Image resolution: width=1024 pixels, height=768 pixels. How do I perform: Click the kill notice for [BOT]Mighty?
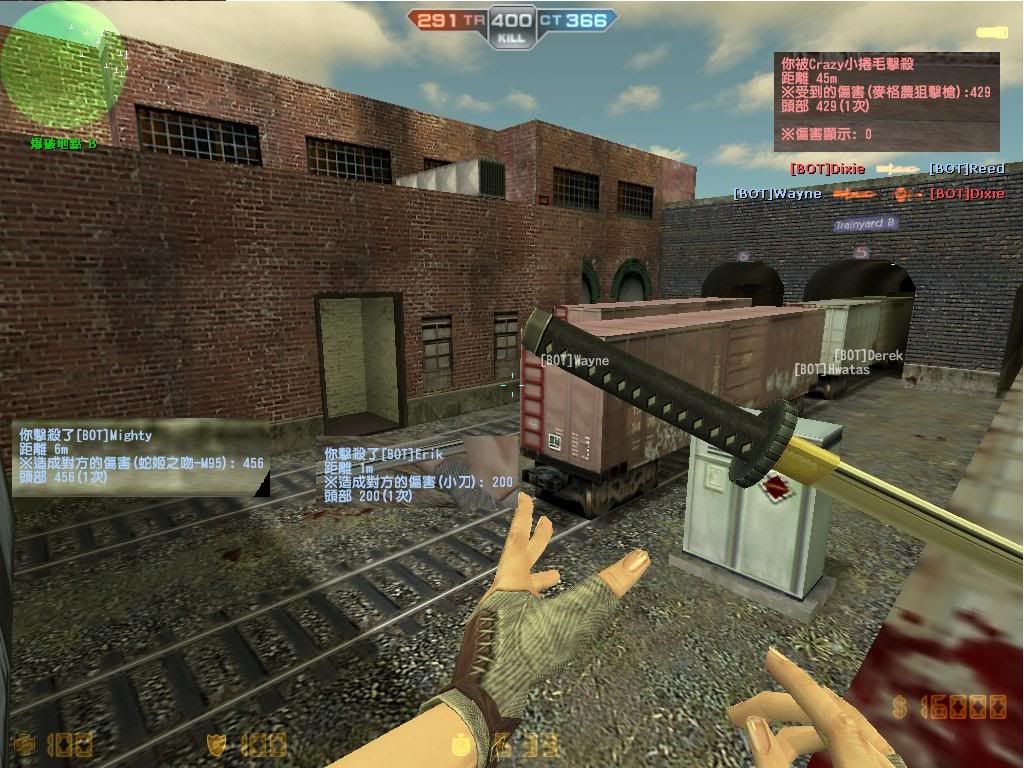pos(141,457)
